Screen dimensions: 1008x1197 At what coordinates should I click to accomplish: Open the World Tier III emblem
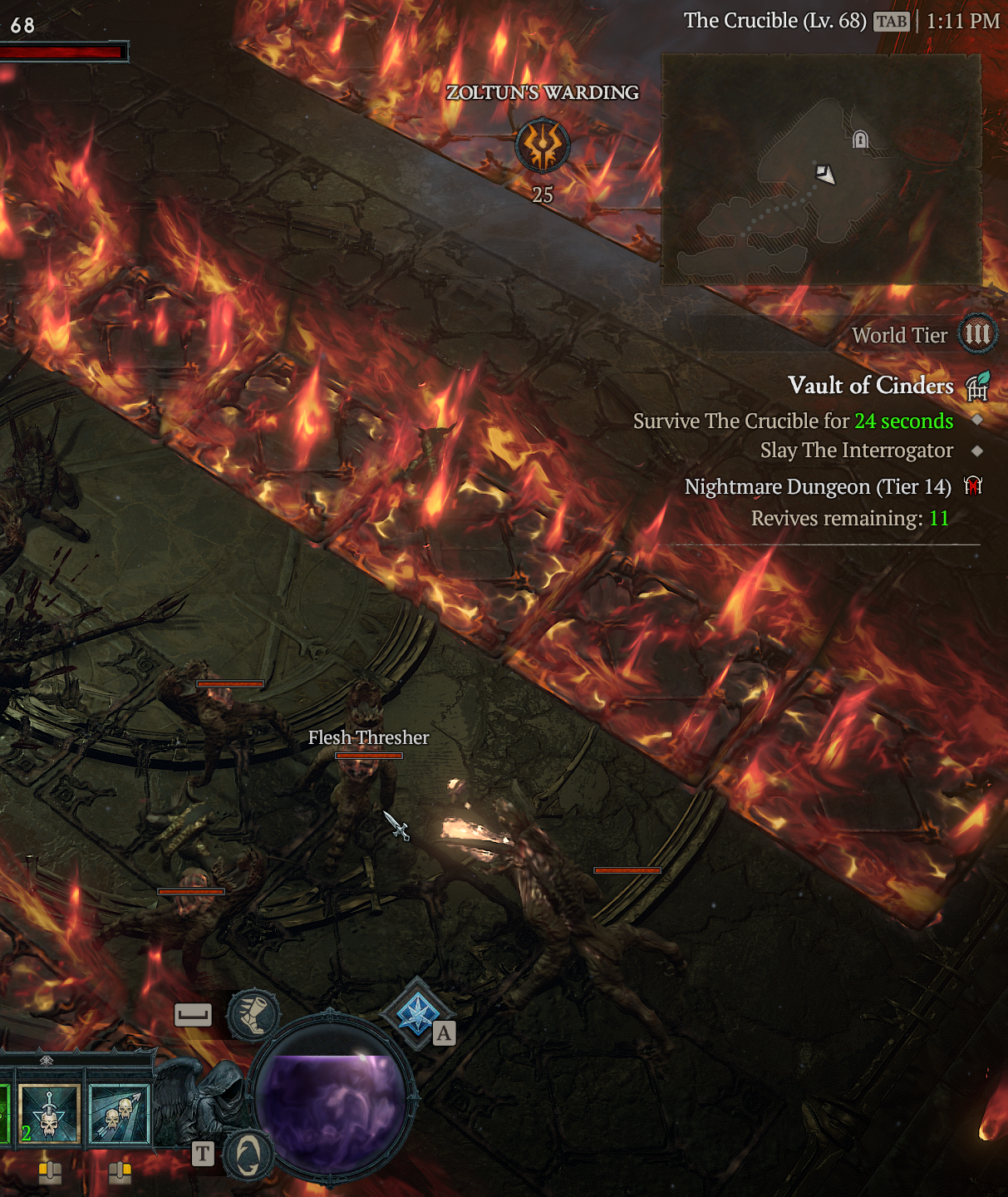(x=977, y=334)
